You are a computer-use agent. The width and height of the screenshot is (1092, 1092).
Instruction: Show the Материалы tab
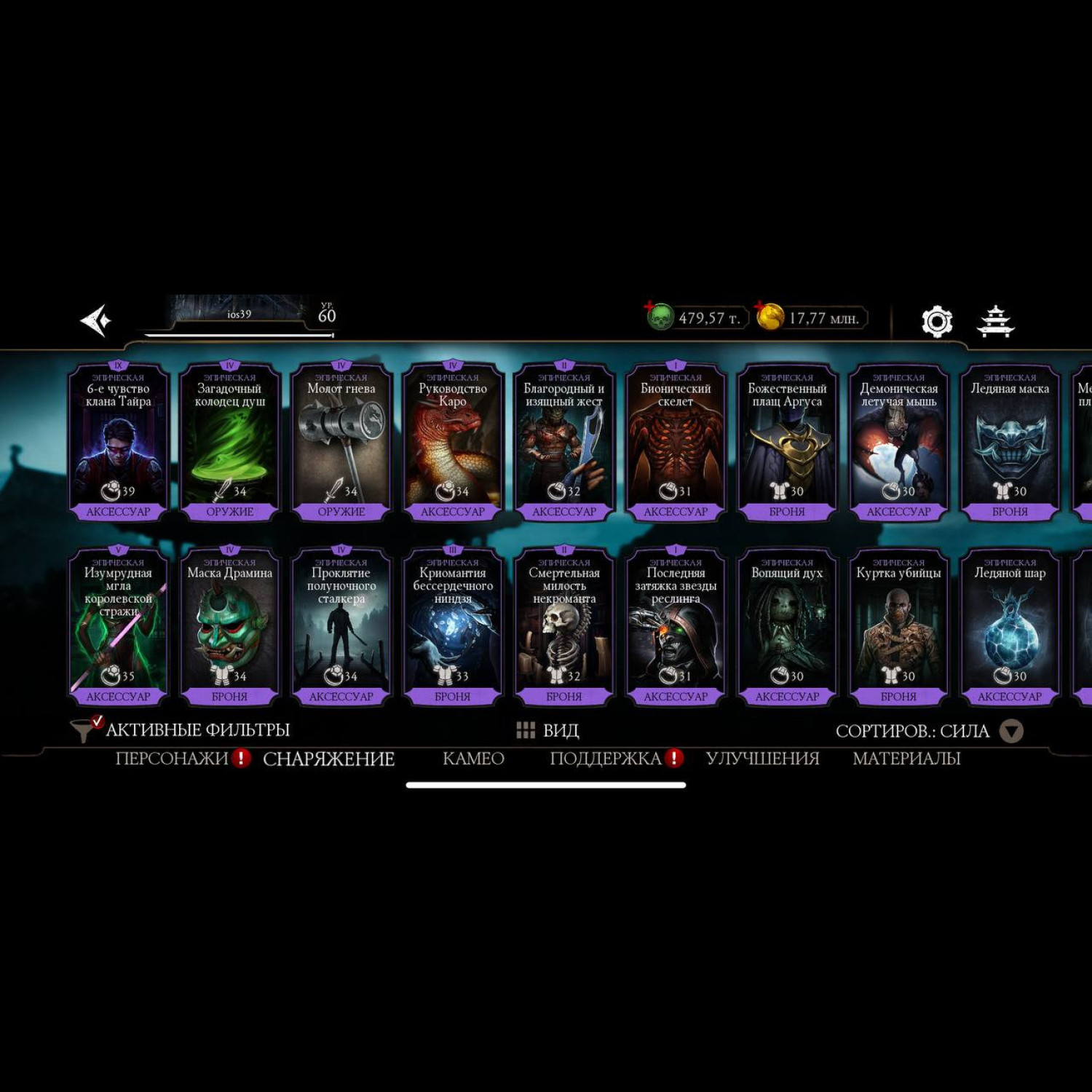click(906, 759)
